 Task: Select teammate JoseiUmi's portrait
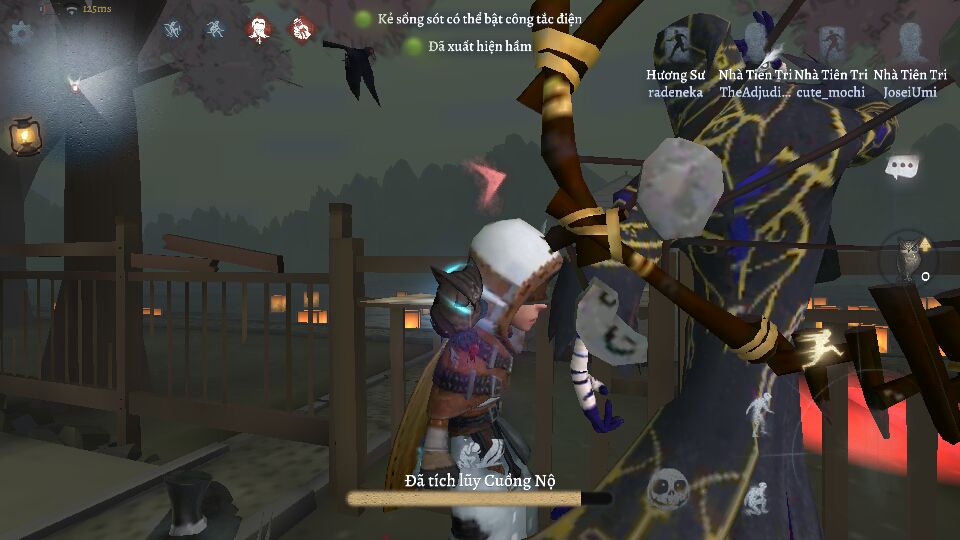[x=910, y=45]
